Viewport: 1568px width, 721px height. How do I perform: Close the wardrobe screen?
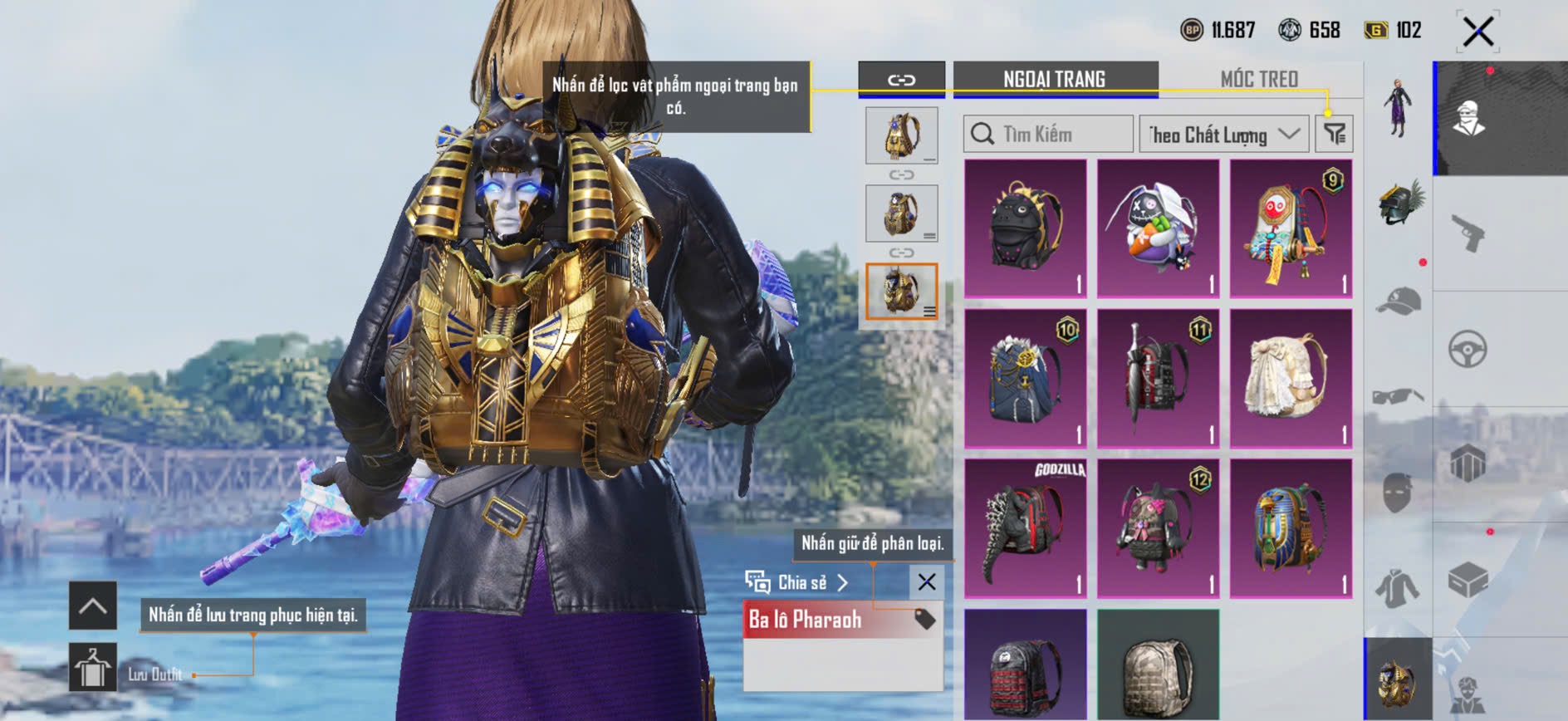pyautogui.click(x=1477, y=32)
